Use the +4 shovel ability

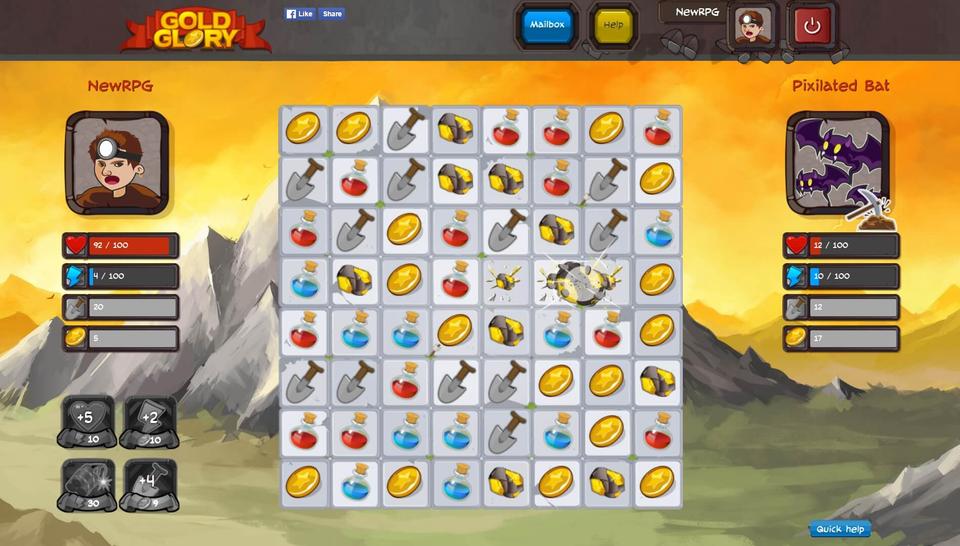coord(149,485)
